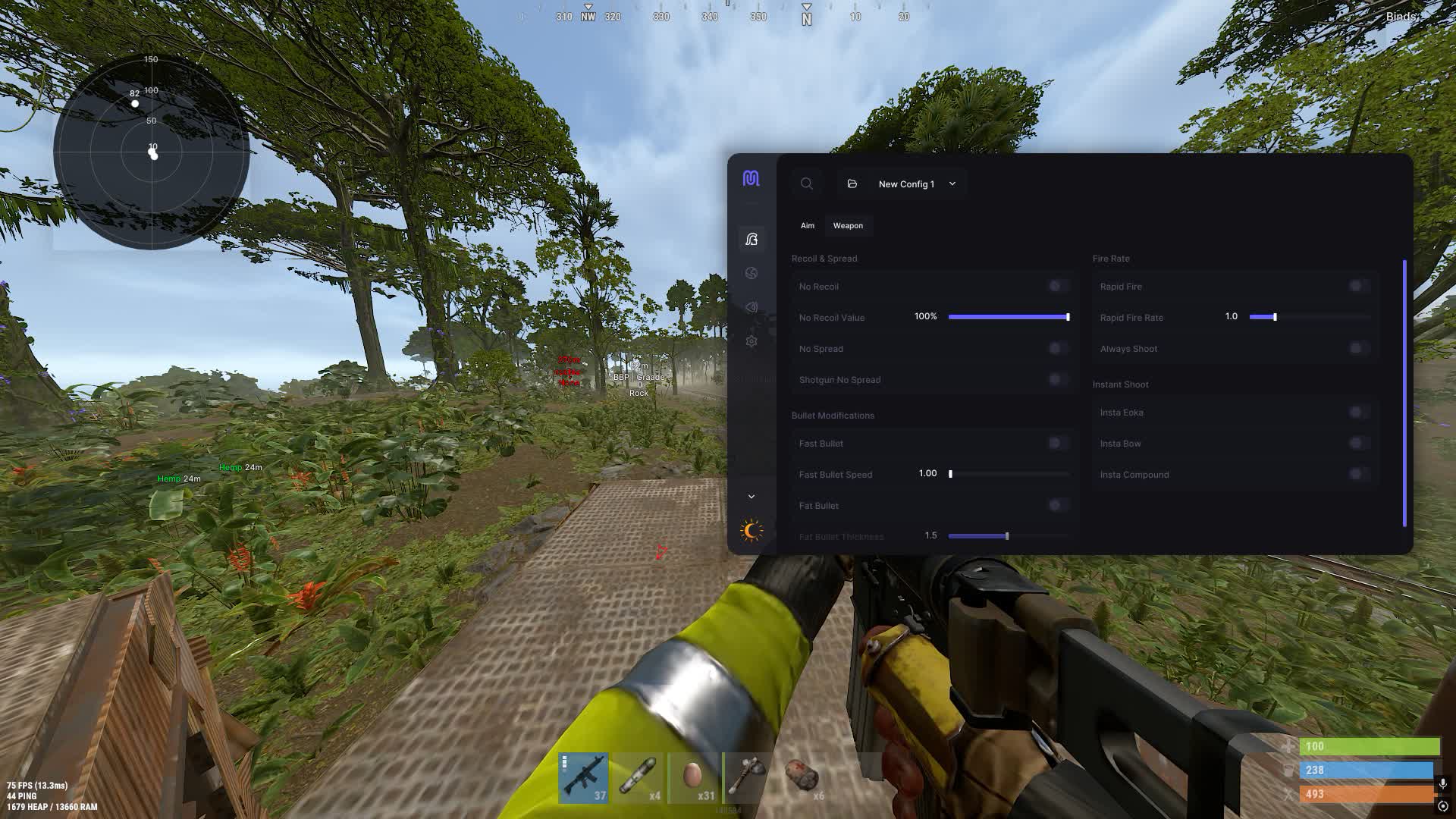The image size is (1456, 819).
Task: Select the combat/aimbot sidebar icon
Action: 751,239
